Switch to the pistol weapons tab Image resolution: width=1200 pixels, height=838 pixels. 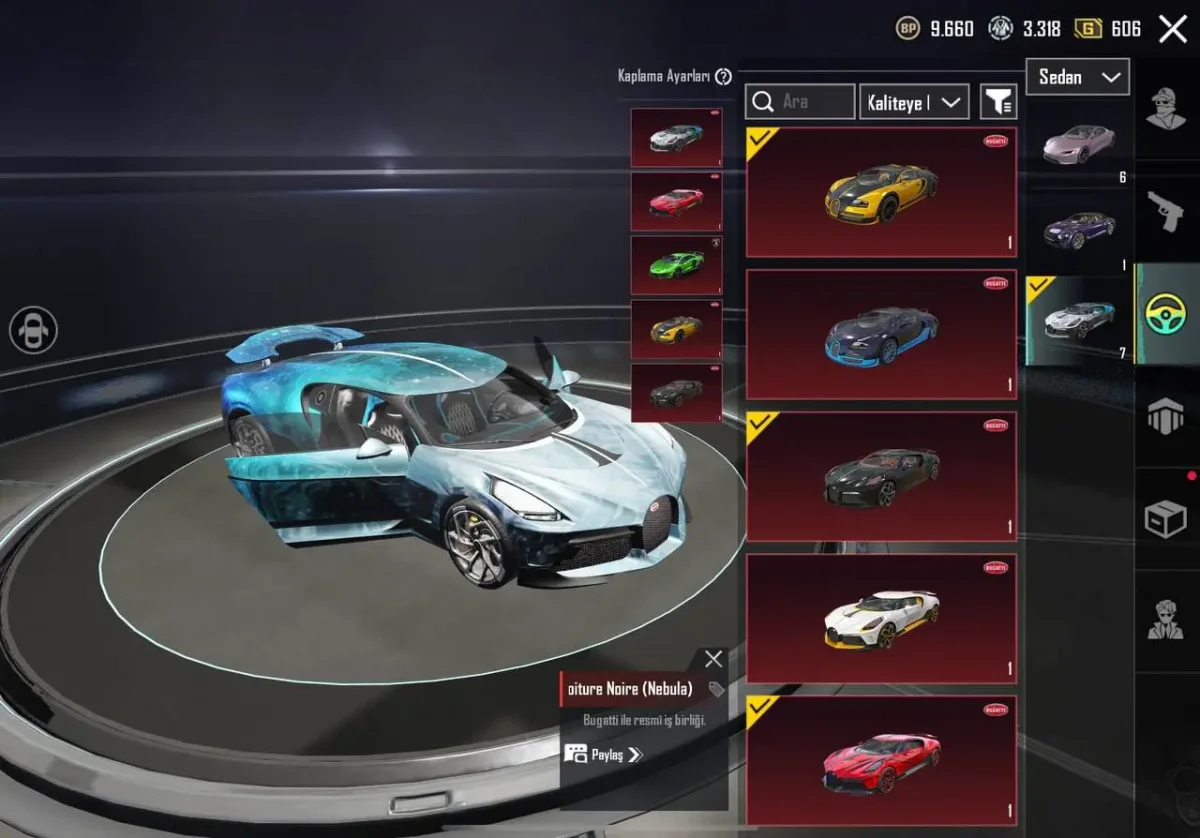(1166, 210)
